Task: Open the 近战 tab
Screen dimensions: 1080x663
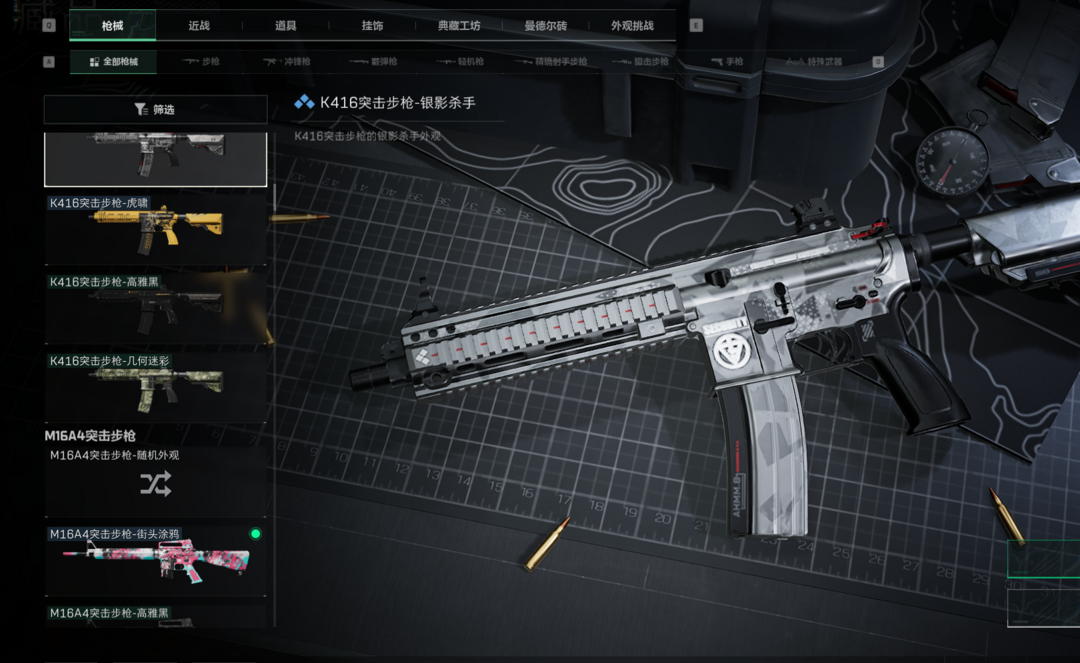Action: (199, 25)
